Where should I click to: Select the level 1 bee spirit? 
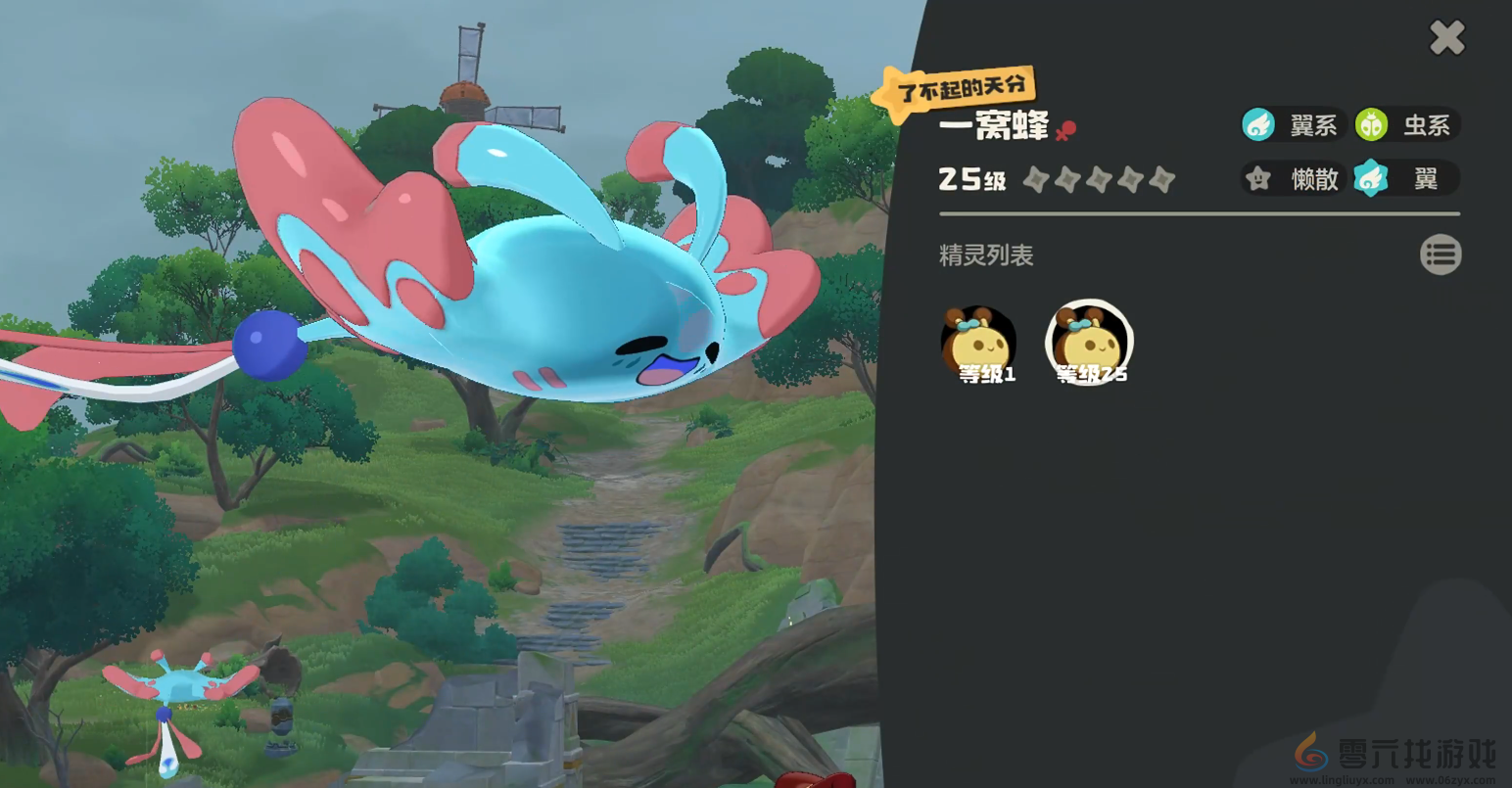tap(978, 343)
